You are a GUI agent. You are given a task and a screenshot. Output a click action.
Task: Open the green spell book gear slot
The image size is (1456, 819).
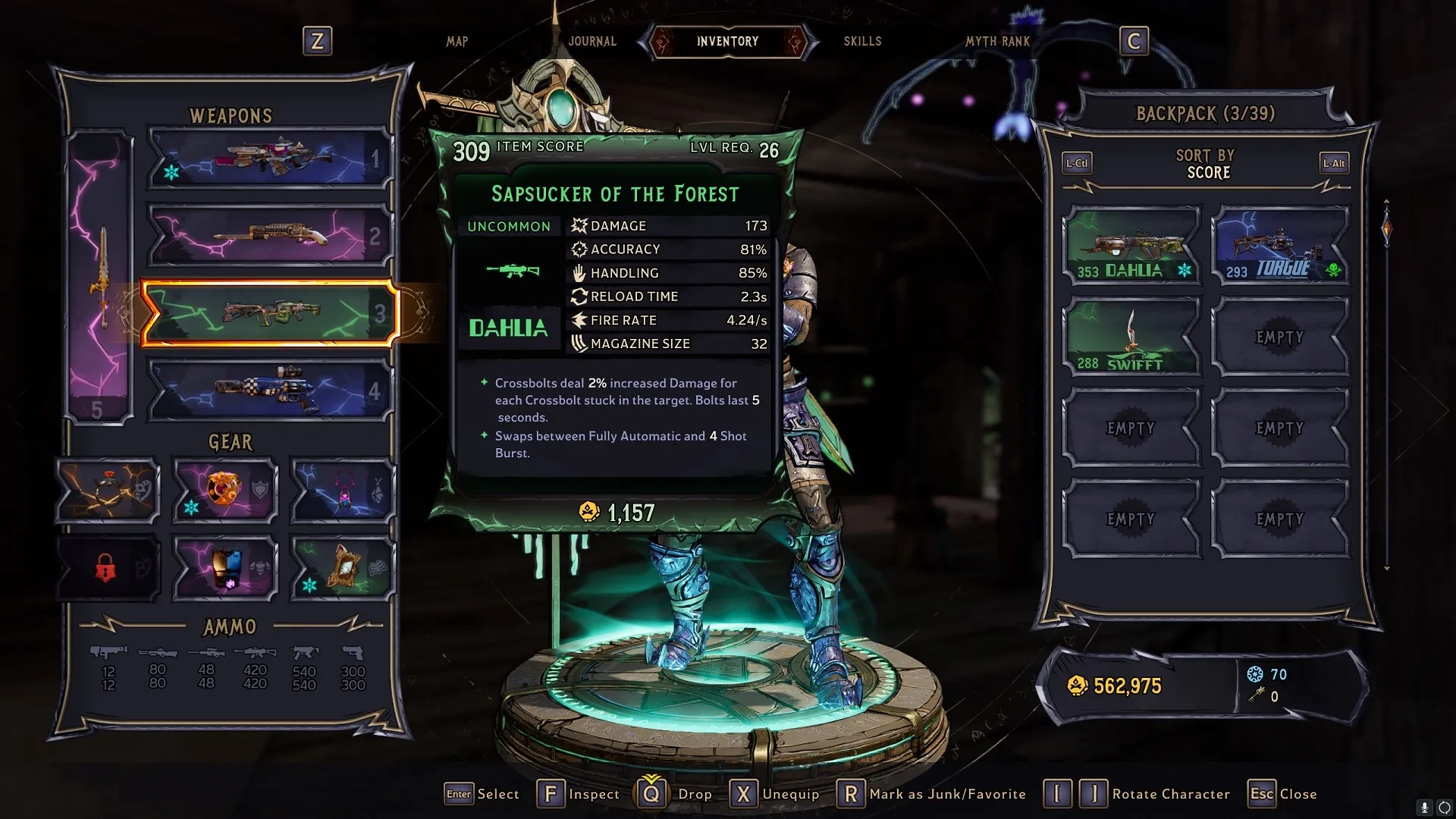[x=343, y=567]
